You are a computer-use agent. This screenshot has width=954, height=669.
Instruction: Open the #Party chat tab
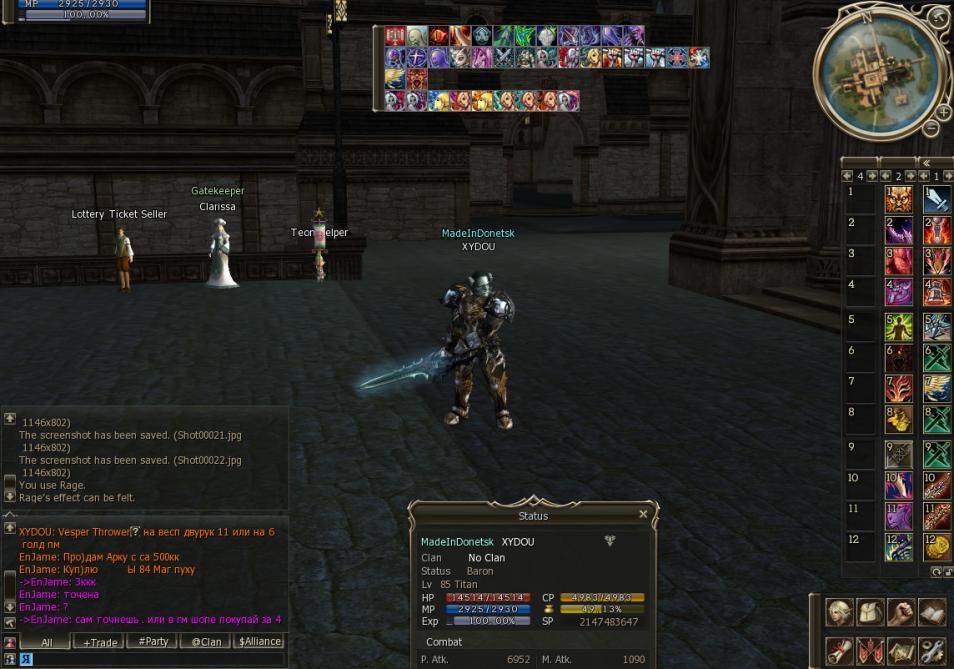tap(153, 642)
